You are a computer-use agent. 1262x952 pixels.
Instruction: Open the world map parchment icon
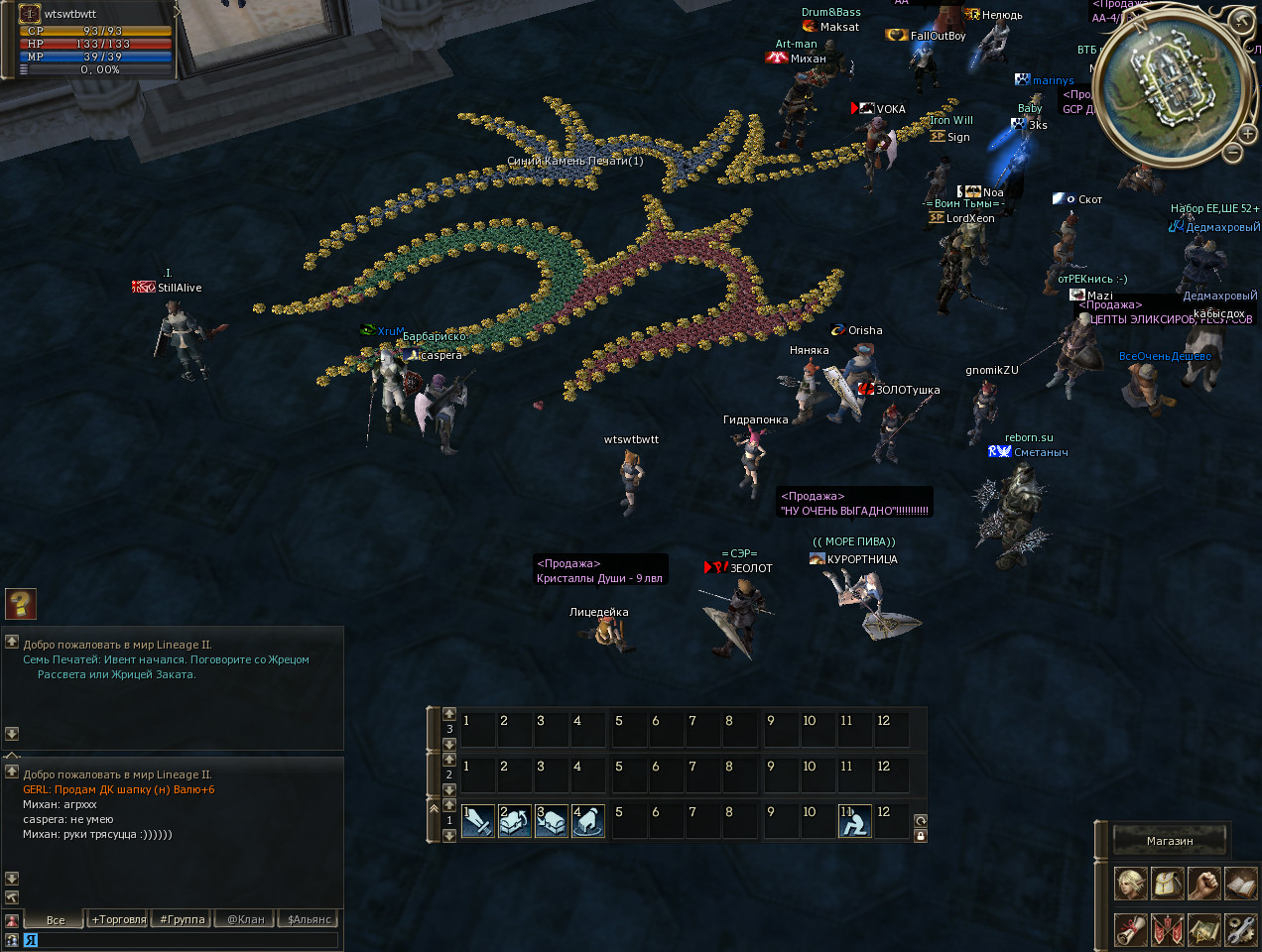coord(1204,929)
